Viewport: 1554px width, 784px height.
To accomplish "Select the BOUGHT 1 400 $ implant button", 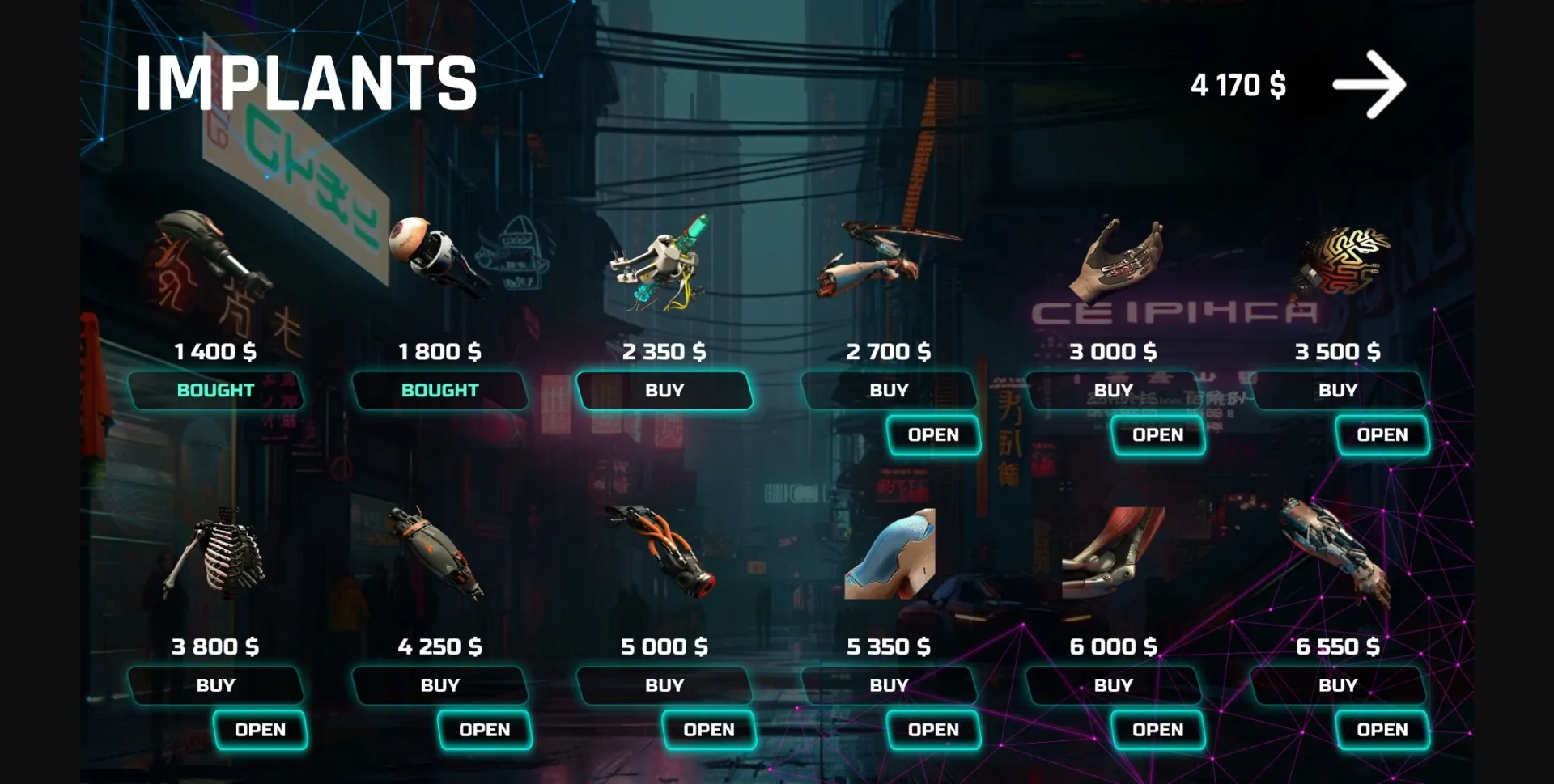I will pos(215,391).
